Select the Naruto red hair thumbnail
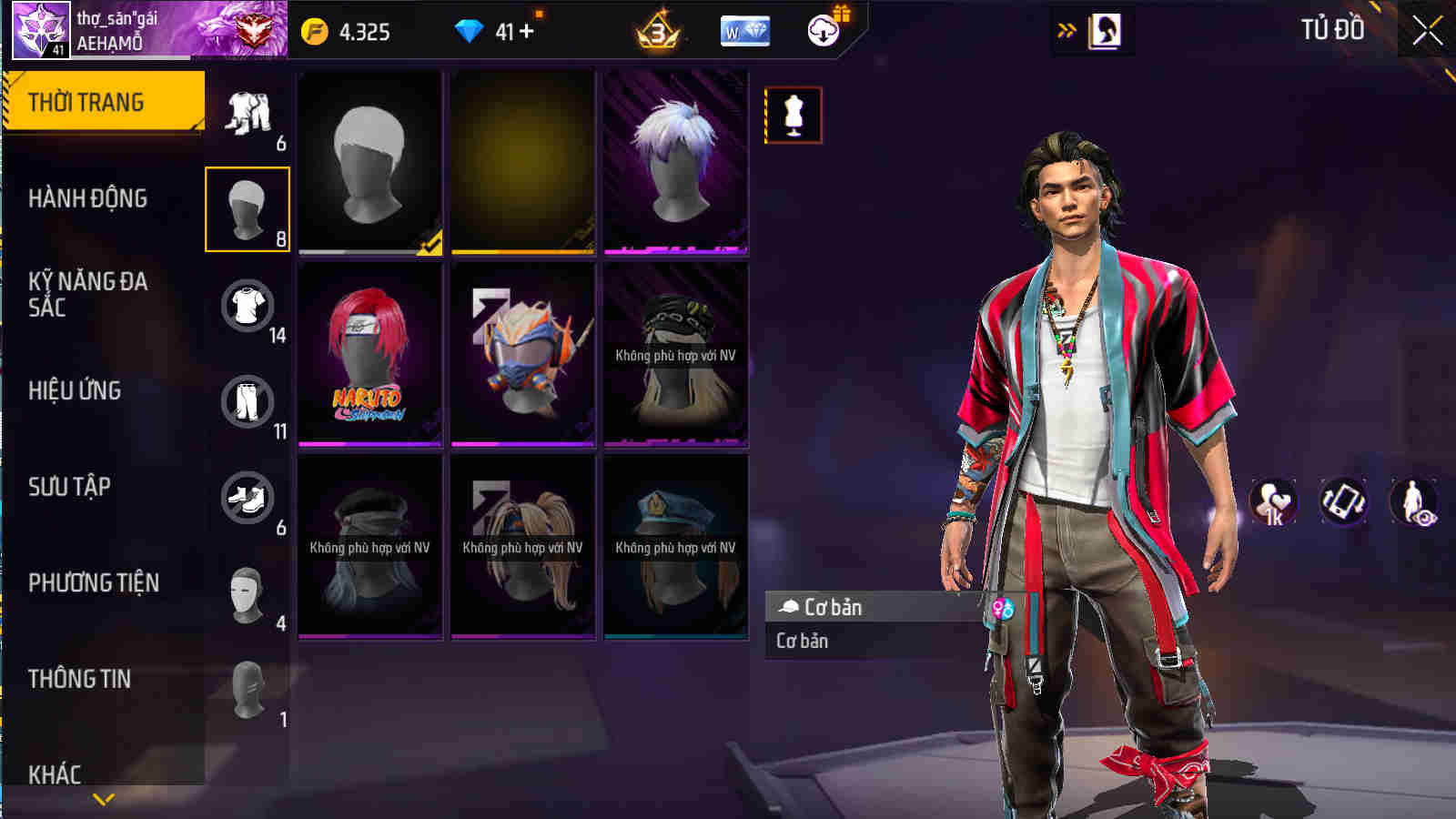This screenshot has height=819, width=1456. click(x=369, y=355)
